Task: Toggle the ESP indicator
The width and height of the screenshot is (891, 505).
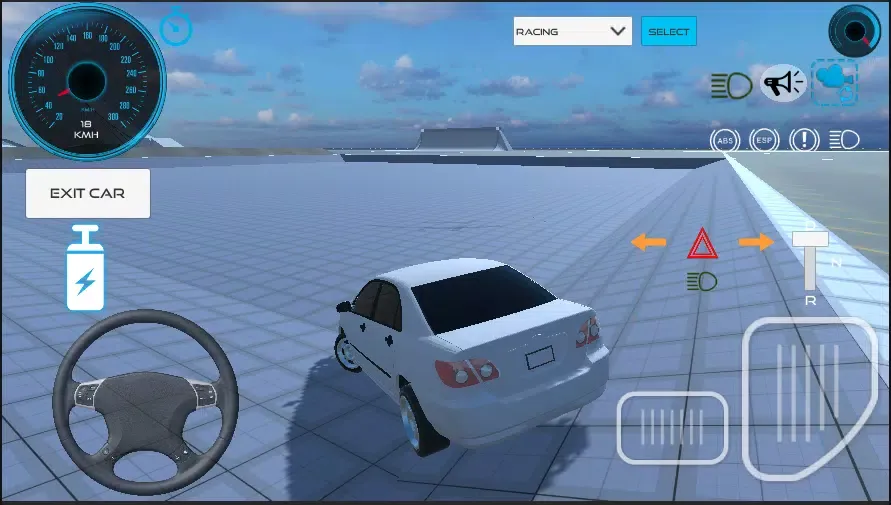Action: click(x=765, y=140)
